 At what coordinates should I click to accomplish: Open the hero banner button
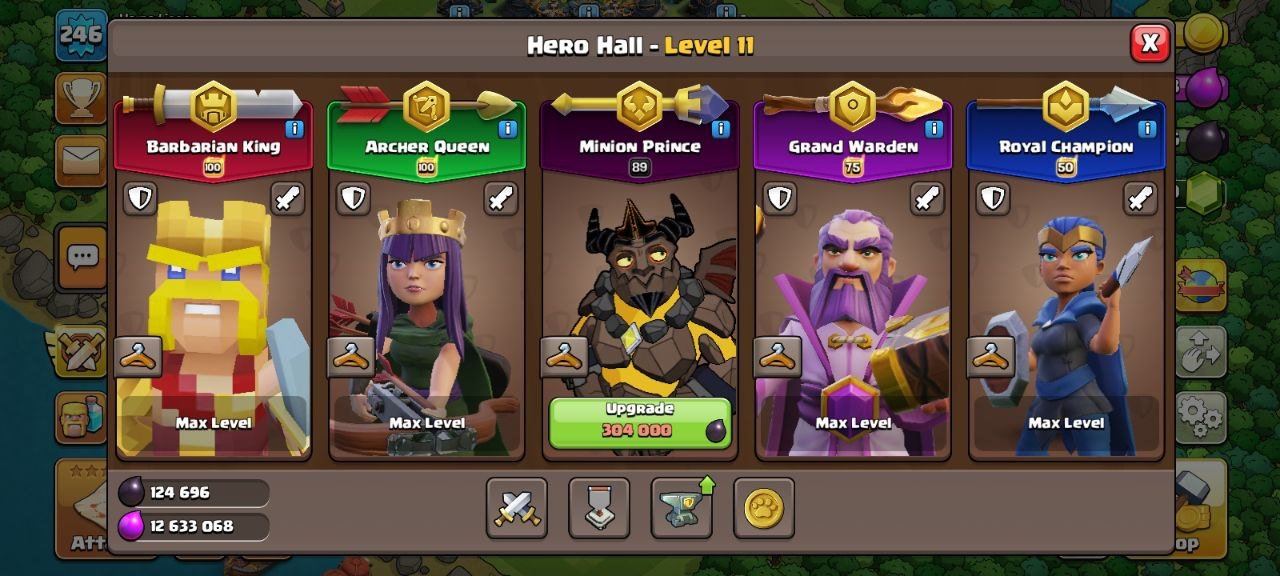(599, 508)
